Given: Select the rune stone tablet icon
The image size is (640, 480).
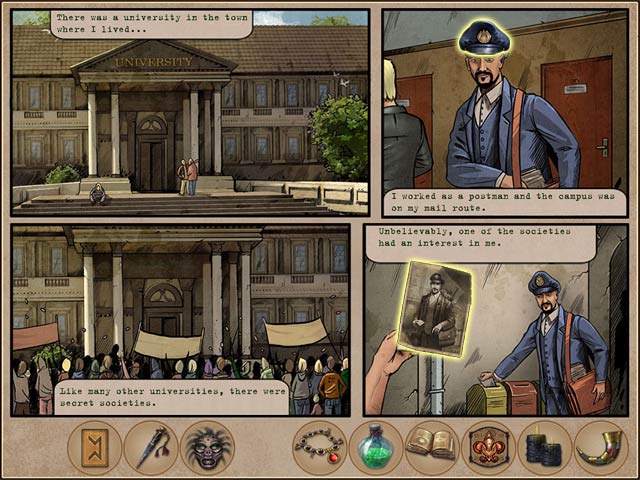Looking at the screenshot, I should (x=94, y=447).
